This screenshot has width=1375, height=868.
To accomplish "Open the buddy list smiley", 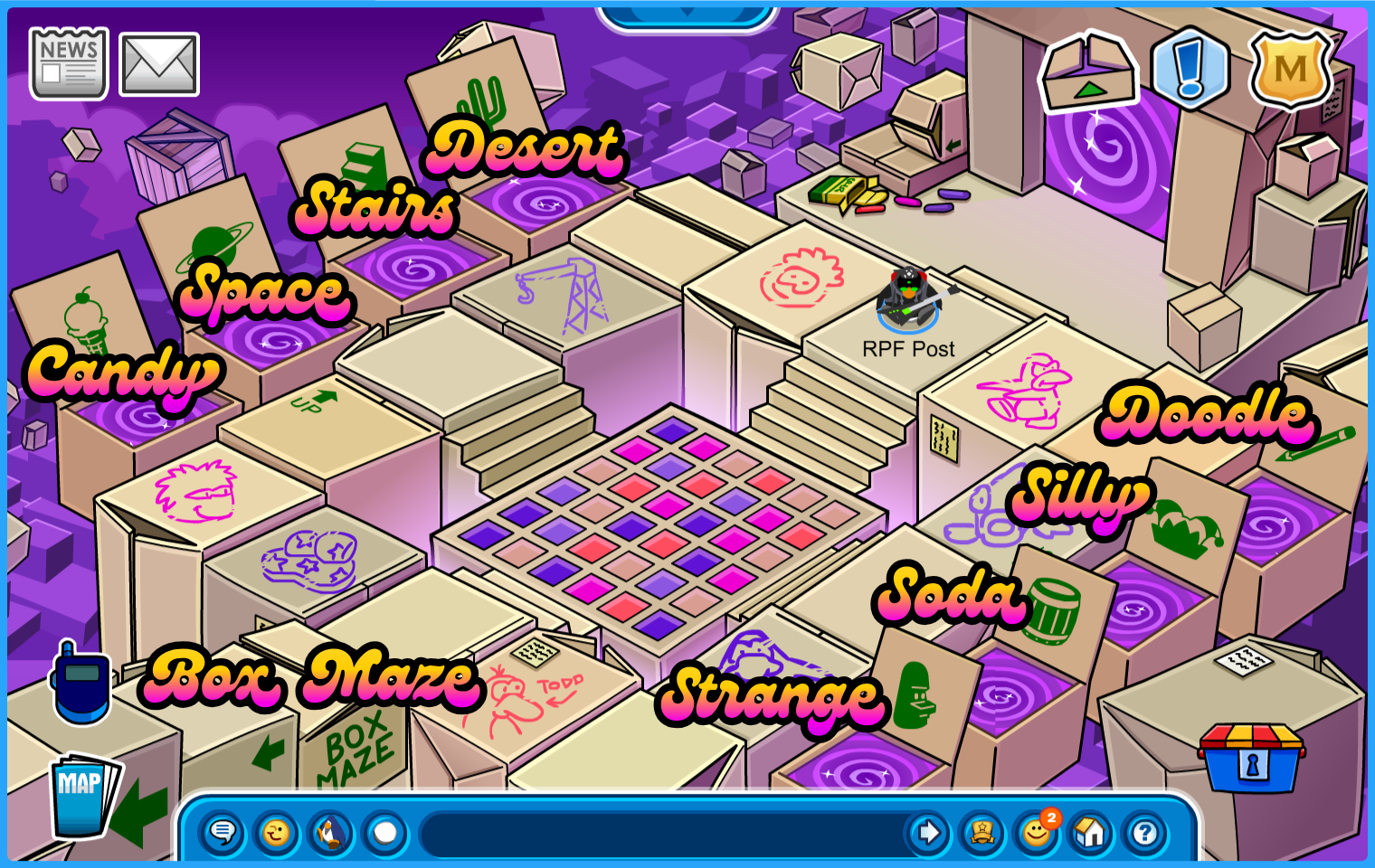I will pos(1037,832).
